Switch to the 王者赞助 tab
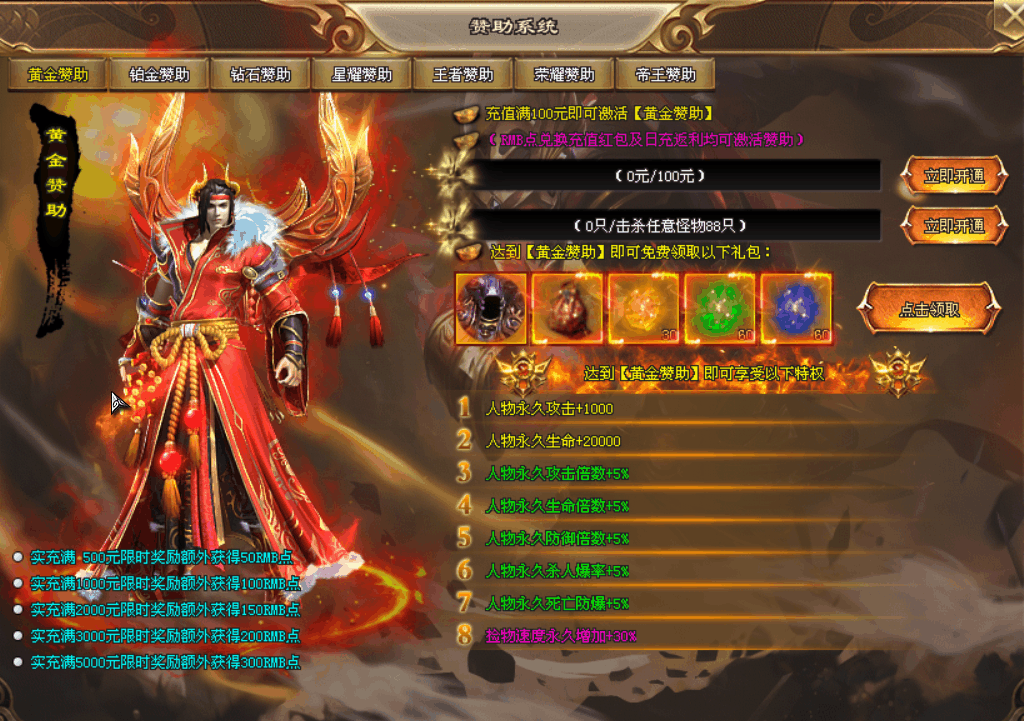 (463, 75)
